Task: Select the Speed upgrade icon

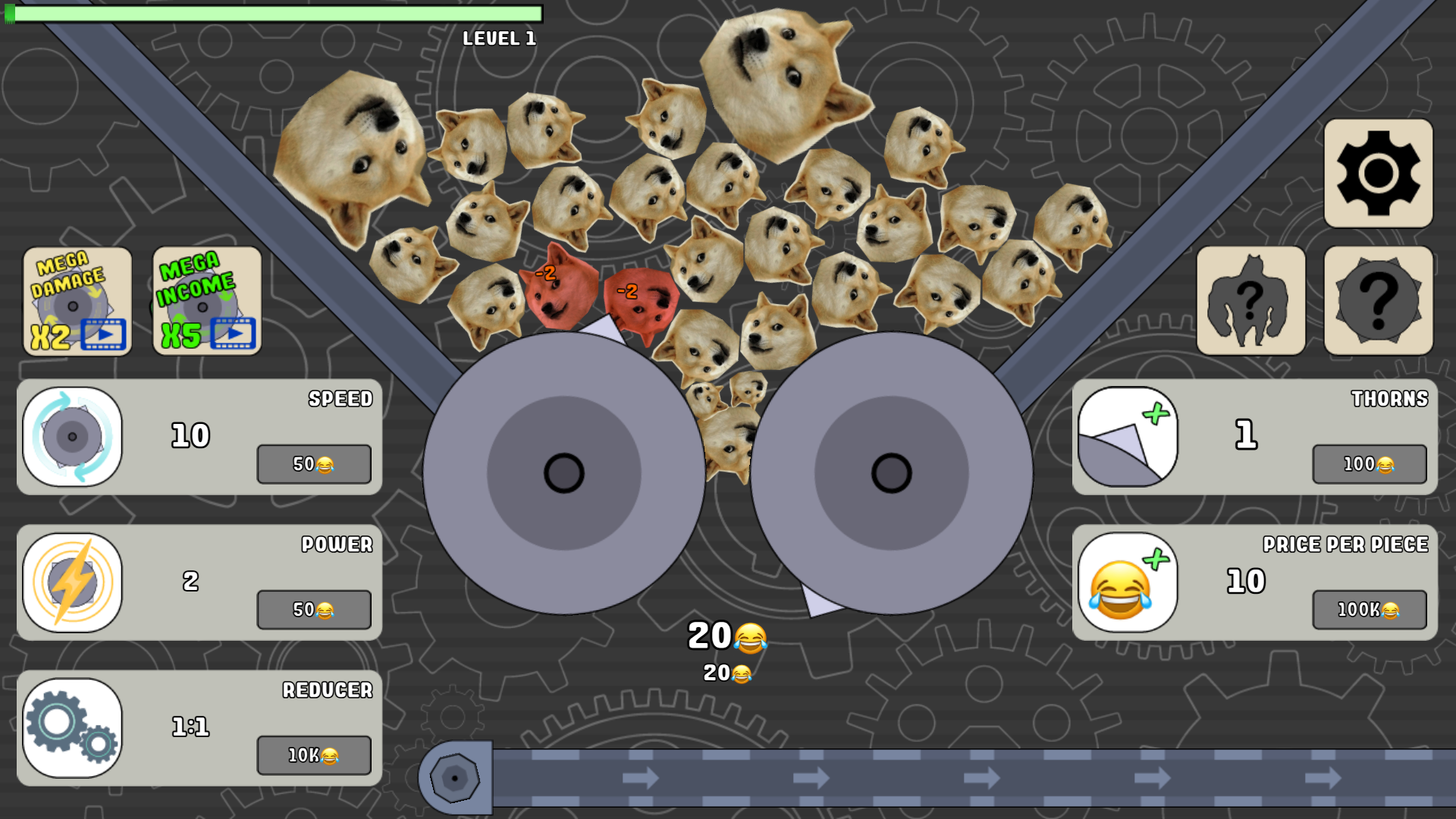Action: (72, 436)
